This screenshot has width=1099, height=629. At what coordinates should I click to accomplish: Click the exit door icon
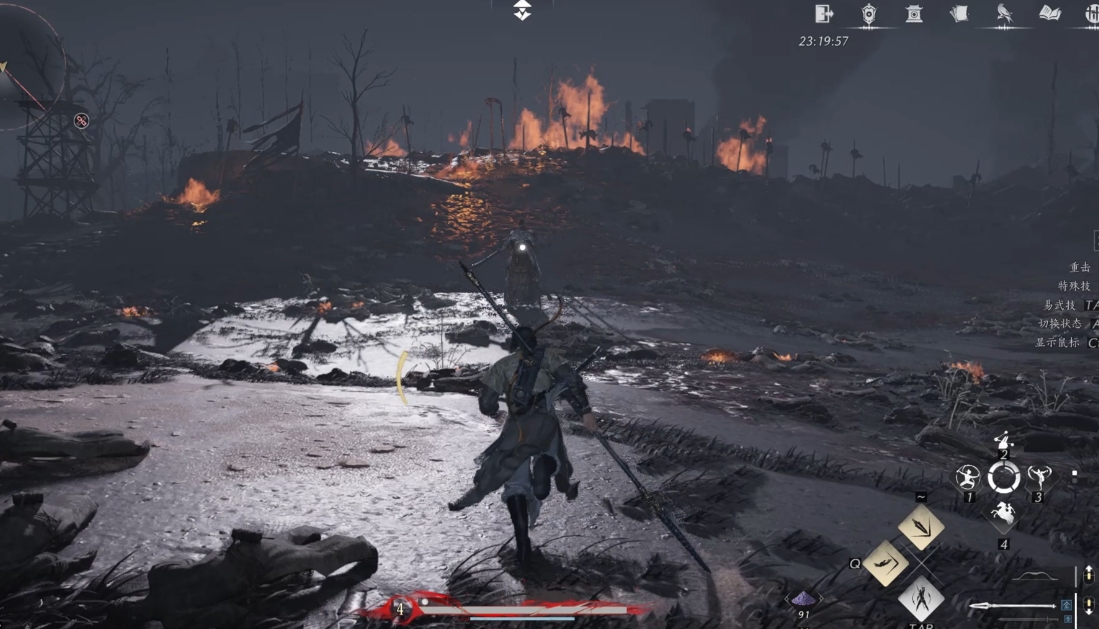pos(824,13)
